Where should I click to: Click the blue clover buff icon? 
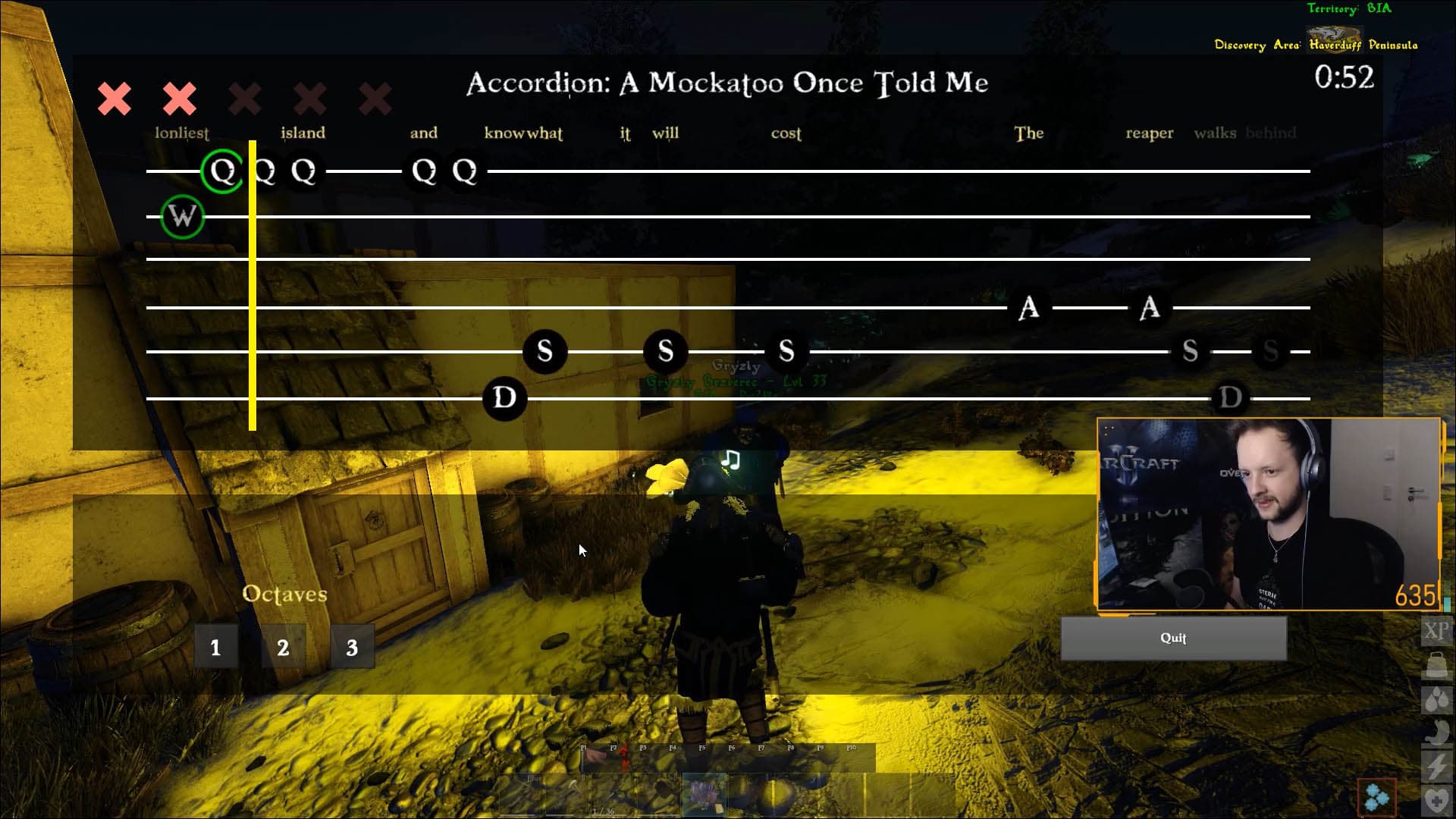tap(1376, 797)
